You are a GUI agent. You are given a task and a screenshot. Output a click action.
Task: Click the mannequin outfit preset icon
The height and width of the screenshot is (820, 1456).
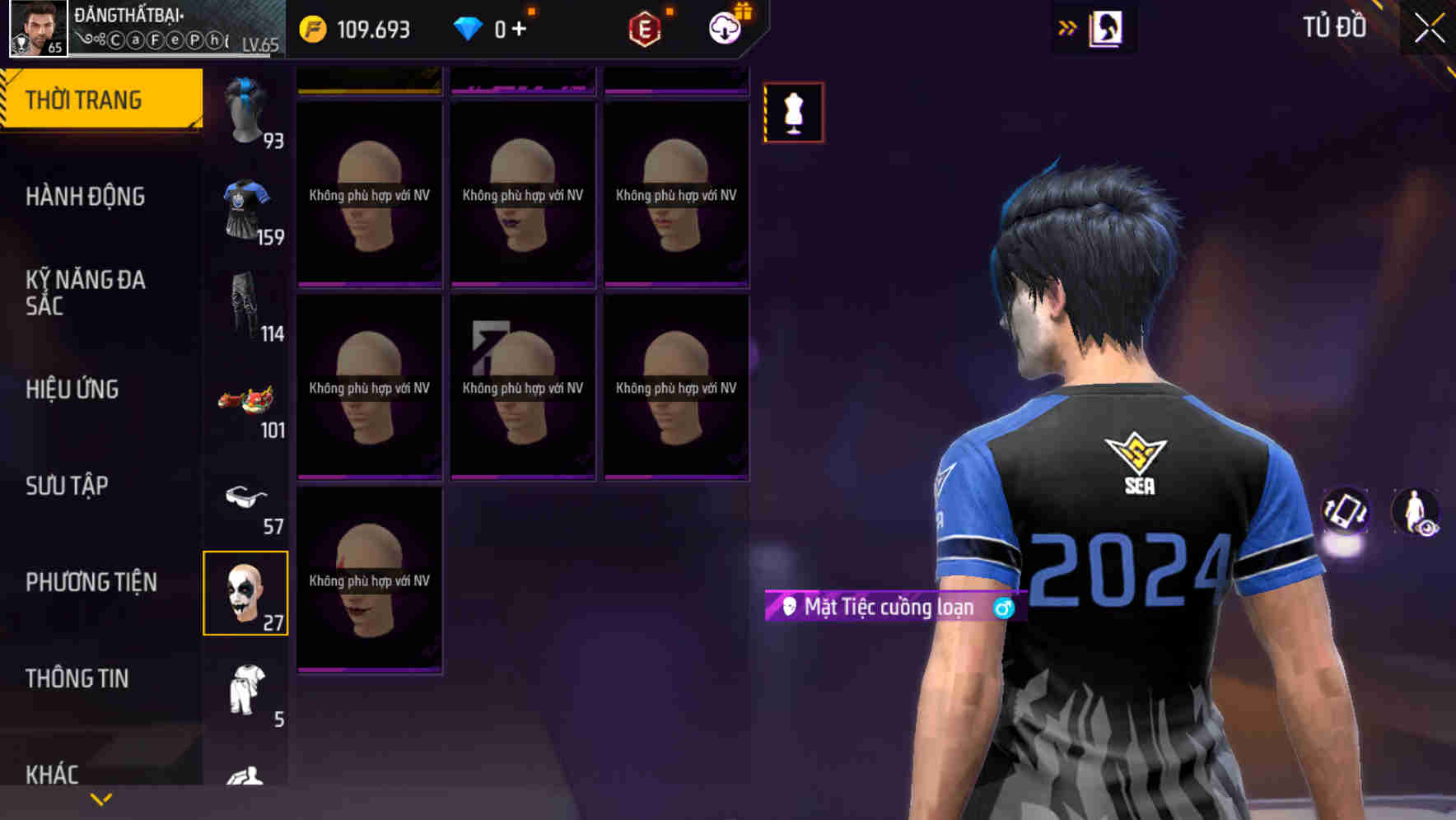click(x=793, y=112)
